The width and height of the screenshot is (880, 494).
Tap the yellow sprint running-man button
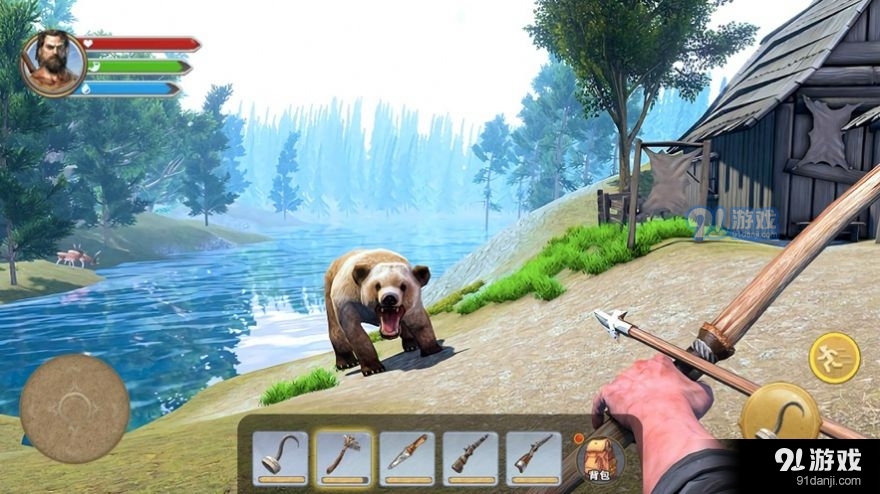tap(834, 357)
